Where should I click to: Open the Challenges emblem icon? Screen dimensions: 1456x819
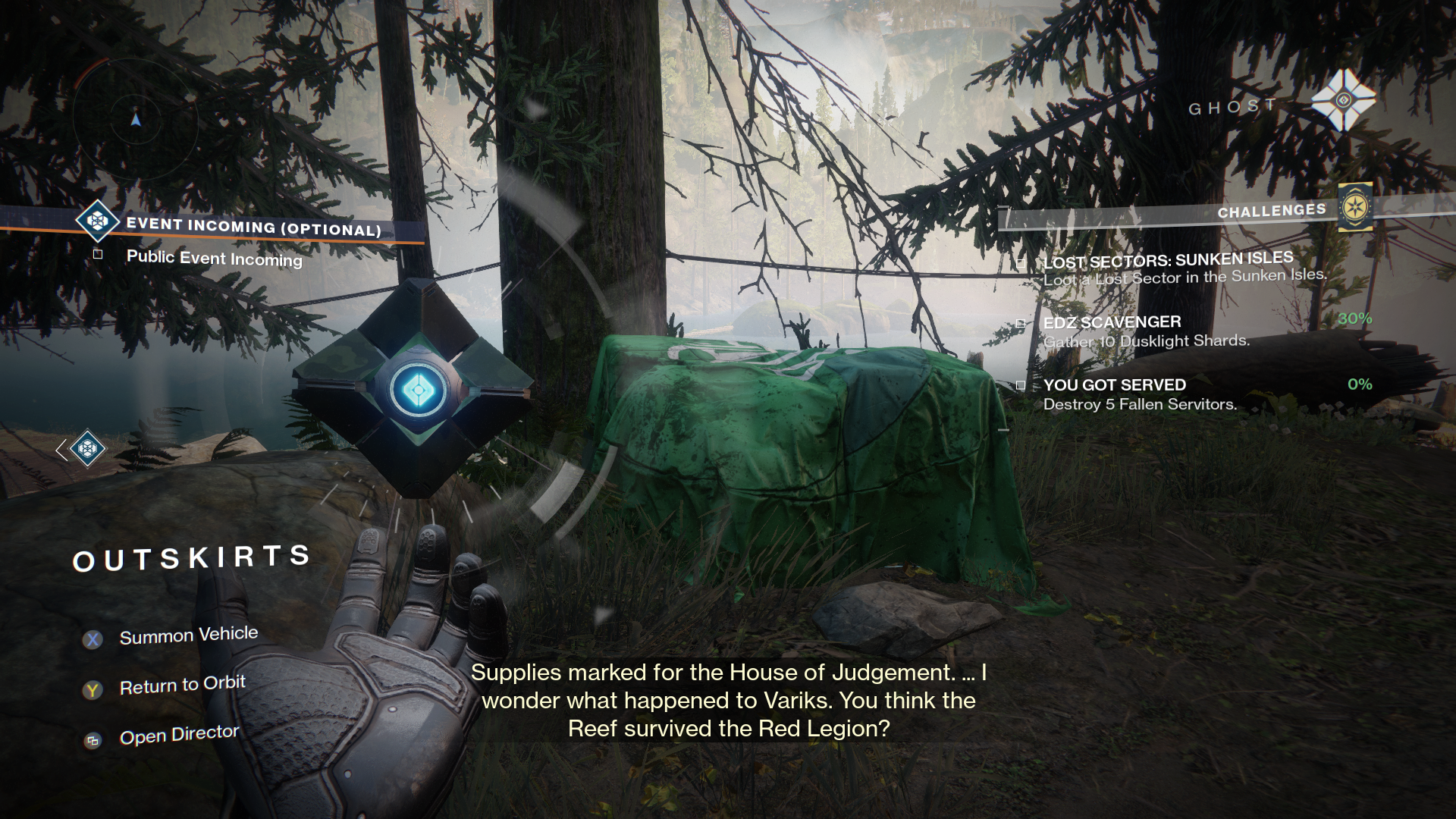point(1354,207)
